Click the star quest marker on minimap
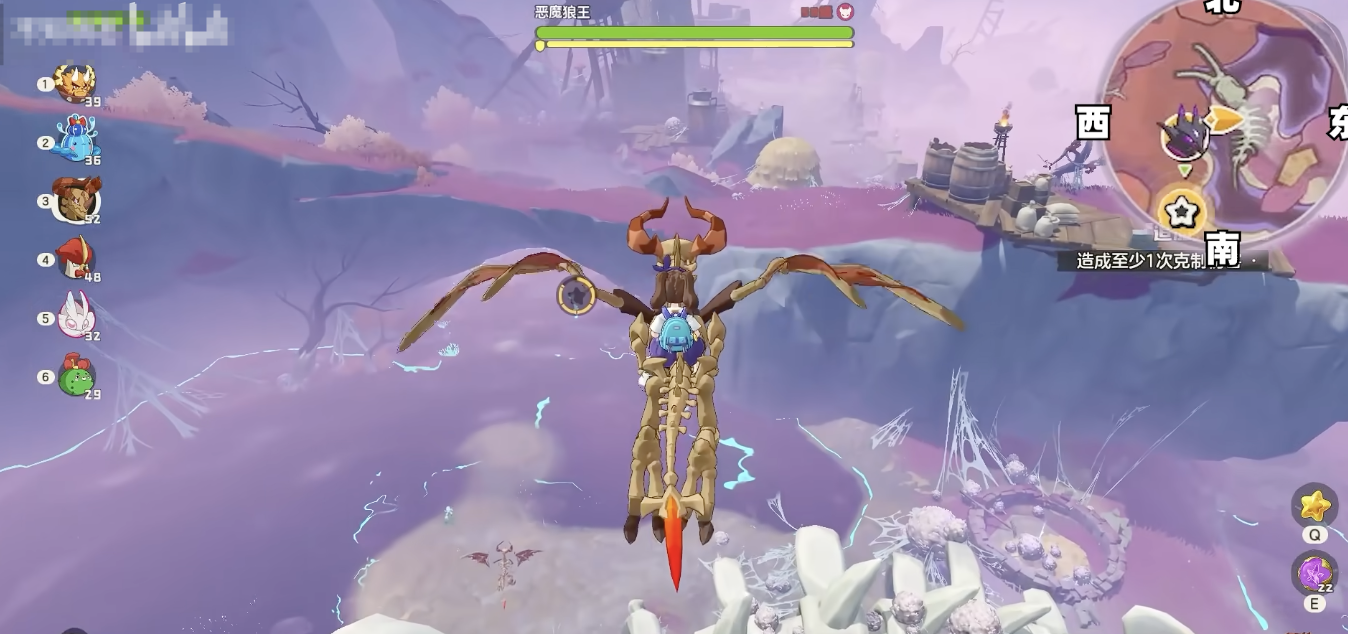1348x634 pixels. point(1181,212)
